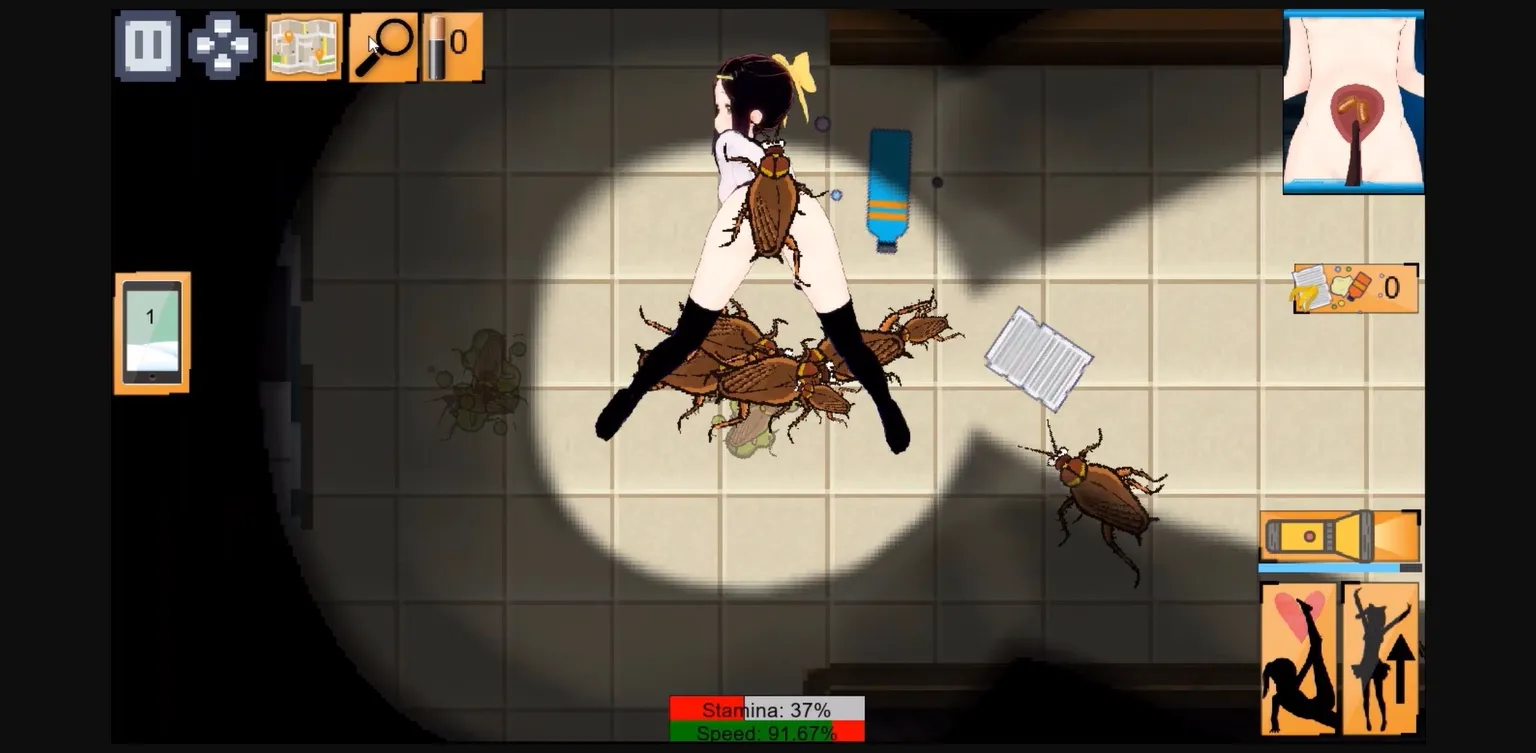Screen dimensions: 1536x753
Task: View the anatomy status panel
Action: tap(1352, 97)
